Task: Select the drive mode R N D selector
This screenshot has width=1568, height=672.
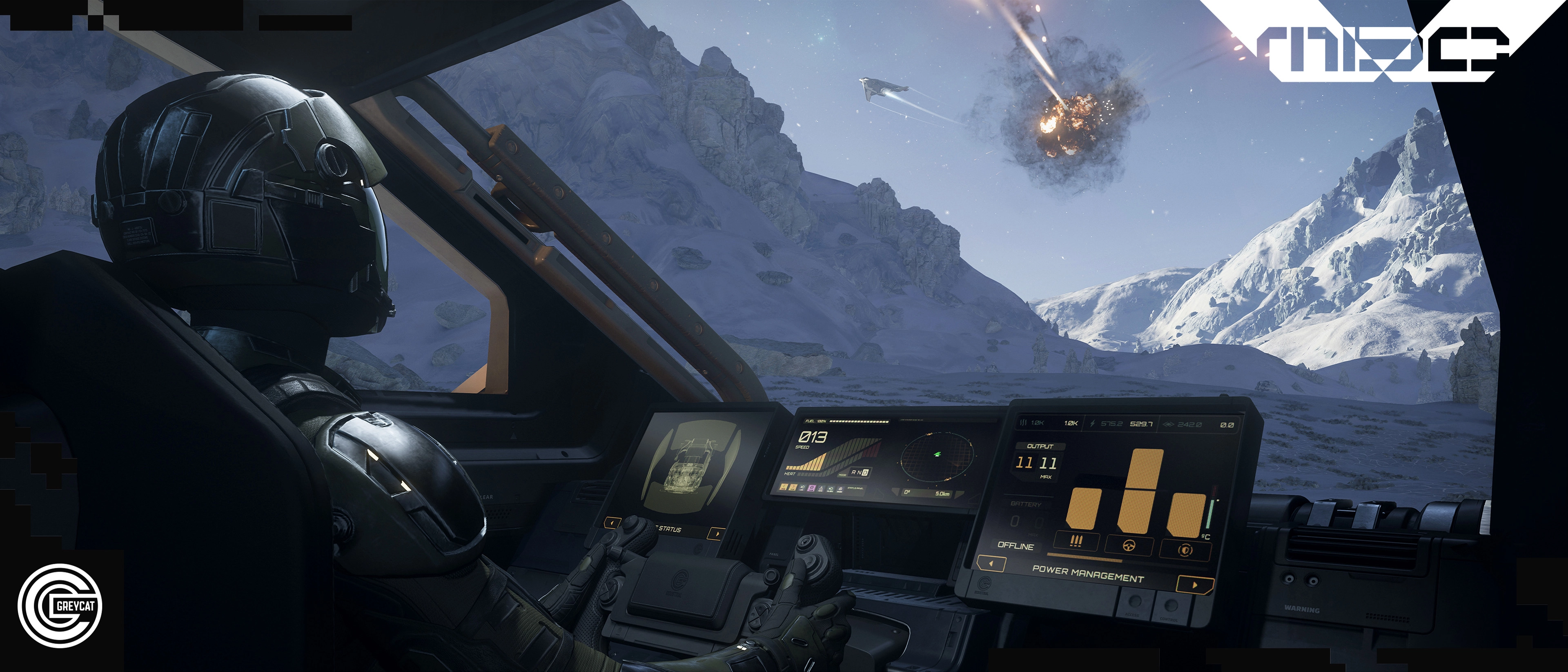Action: [860, 472]
